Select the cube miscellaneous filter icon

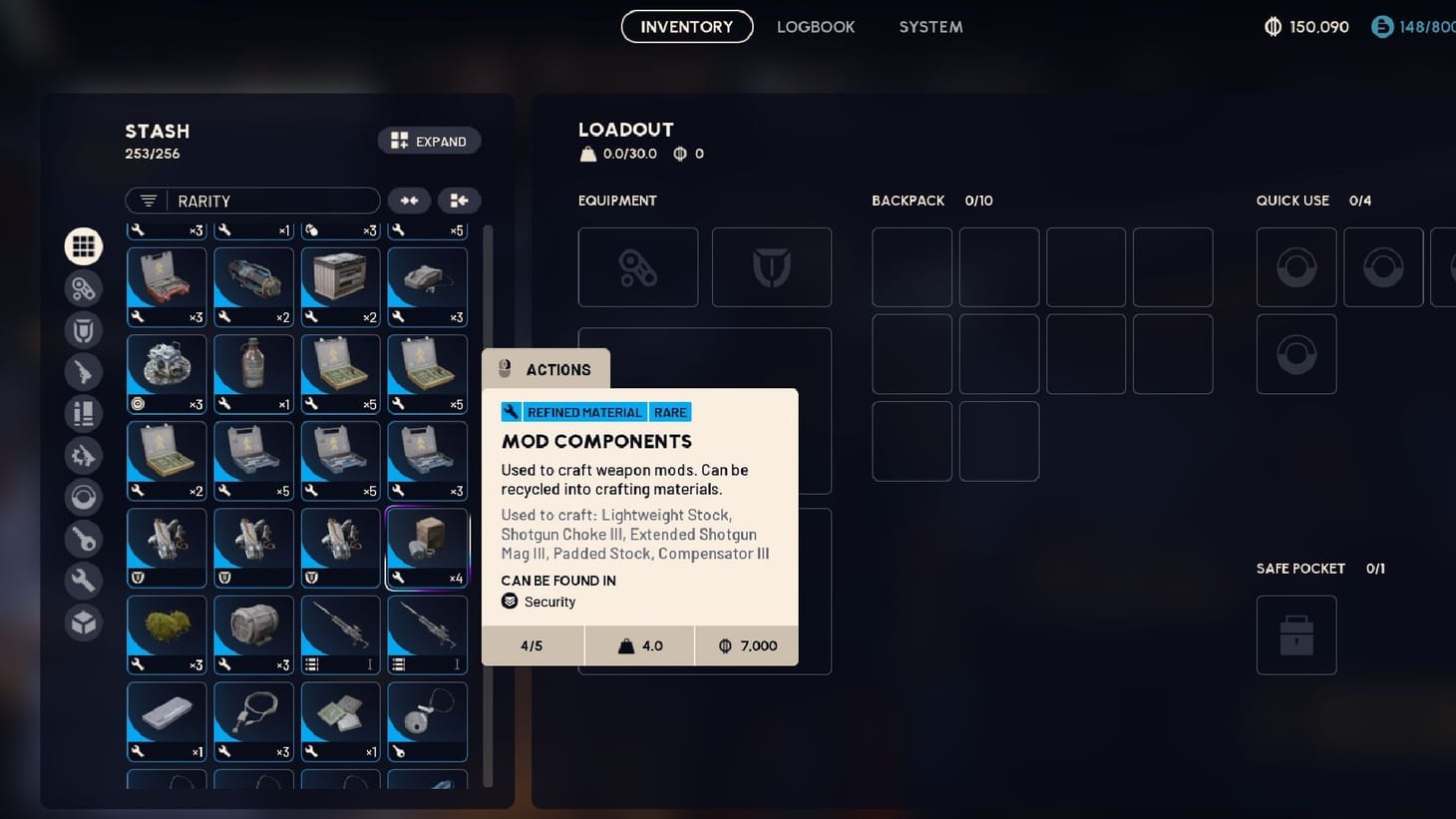click(84, 622)
